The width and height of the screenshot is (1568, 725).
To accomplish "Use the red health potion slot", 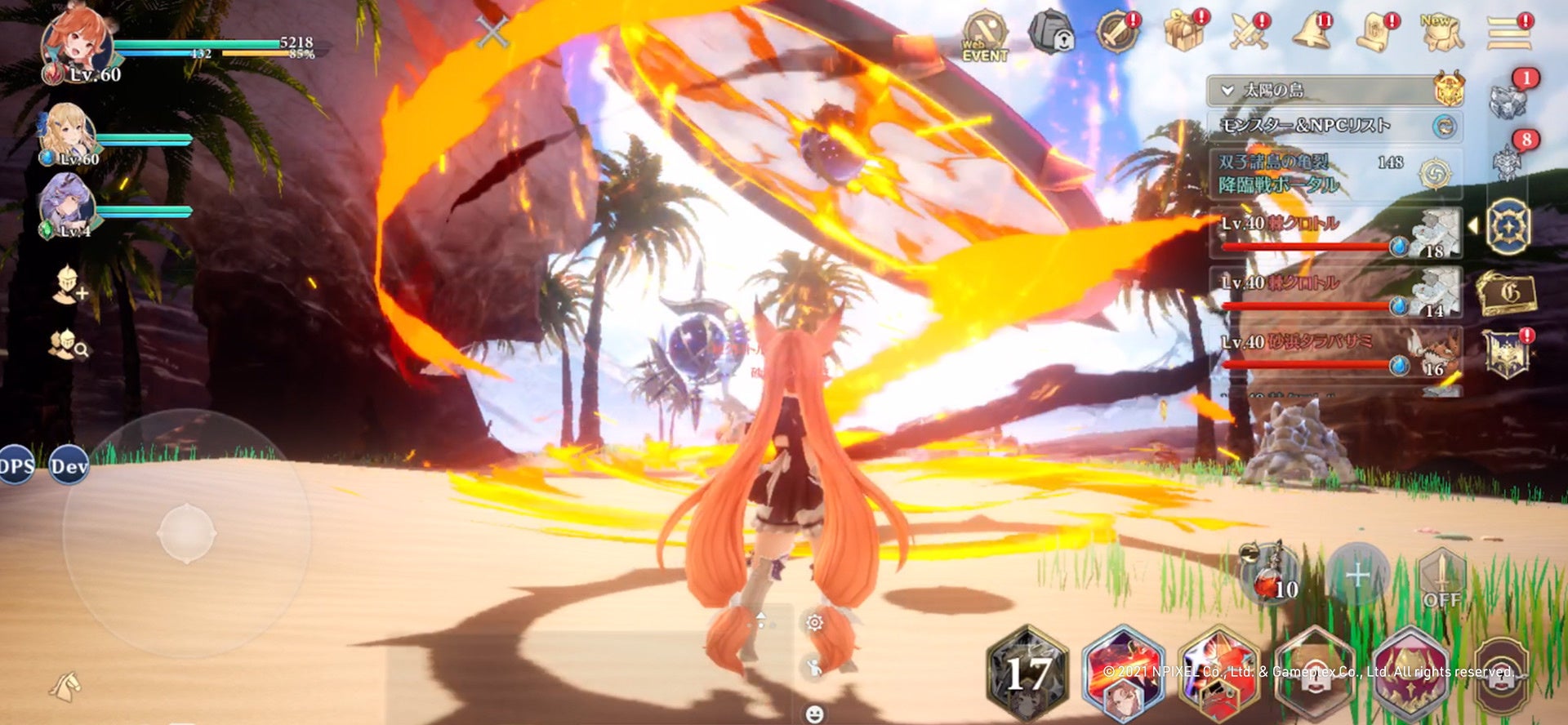I will [1268, 574].
